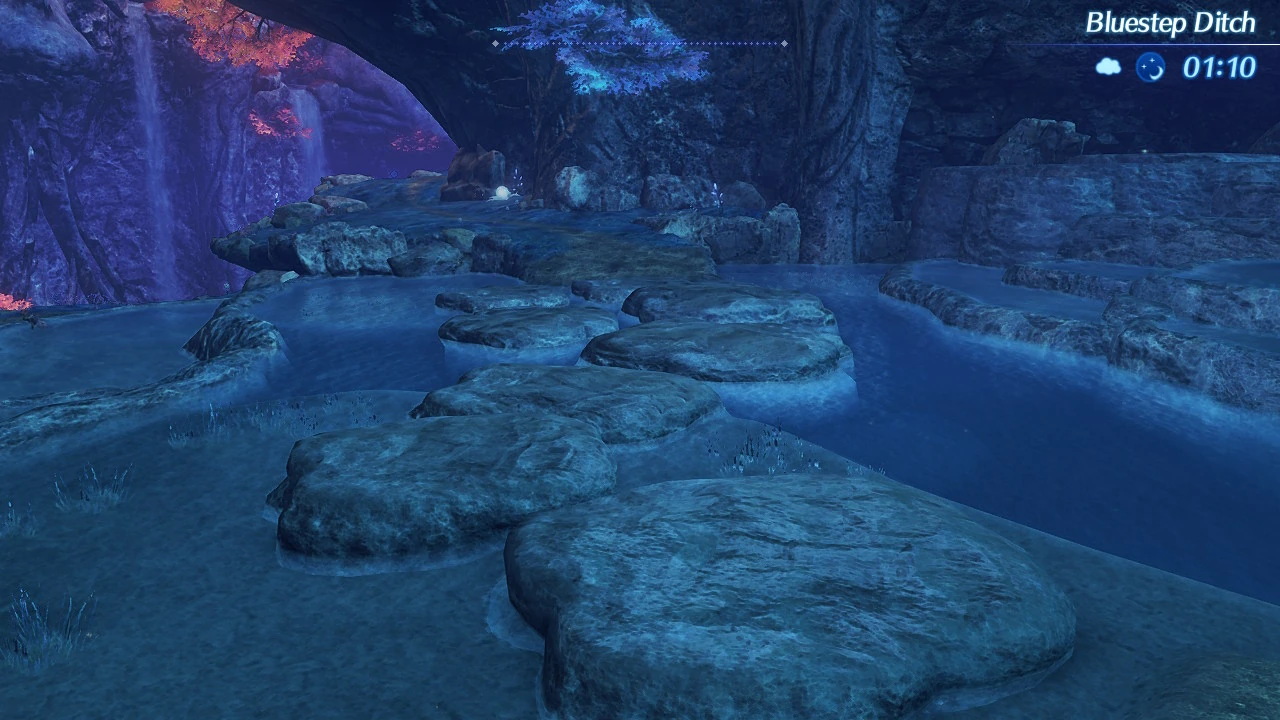Click the sparkling collectible on the right ledge

pyautogui.click(x=715, y=195)
